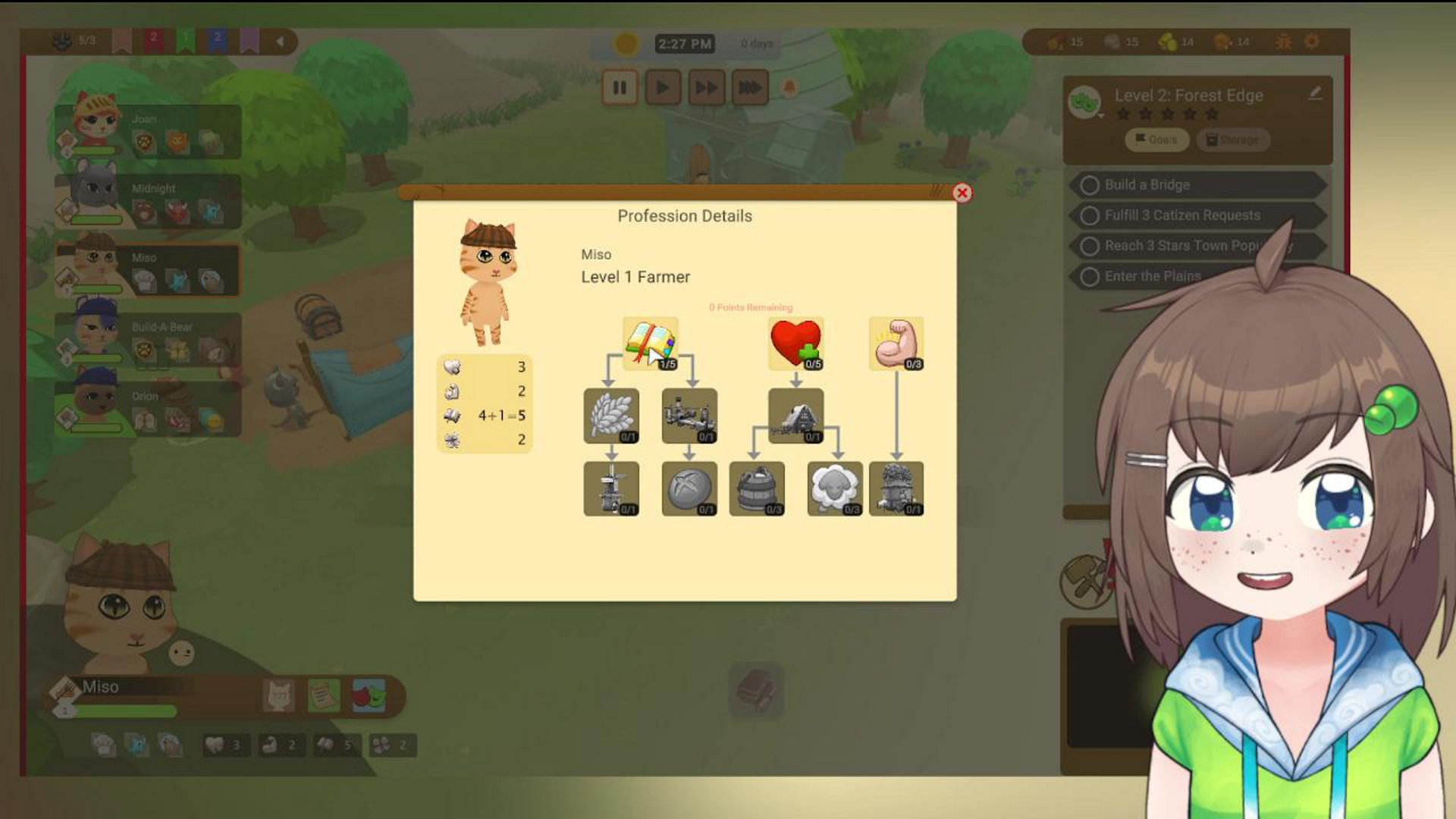Screen dimensions: 1456x819
Task: Open settings with the gear icon
Action: tap(1311, 42)
